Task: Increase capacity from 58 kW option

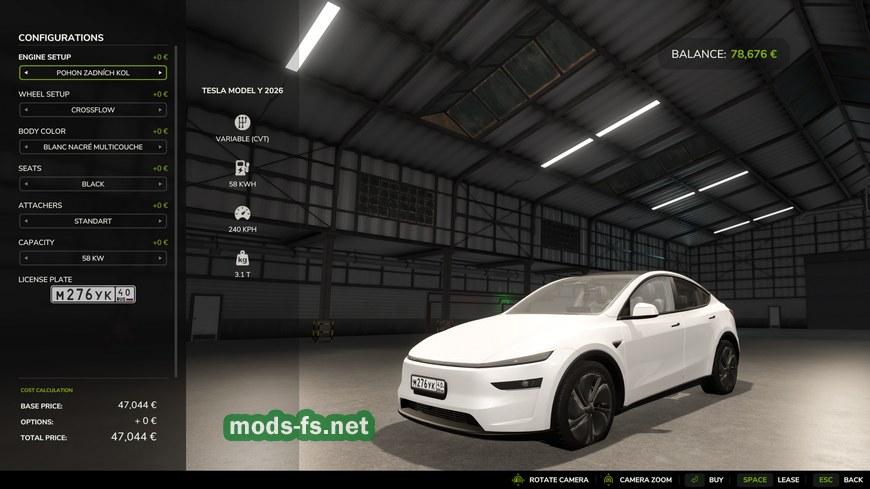Action: tap(160, 258)
